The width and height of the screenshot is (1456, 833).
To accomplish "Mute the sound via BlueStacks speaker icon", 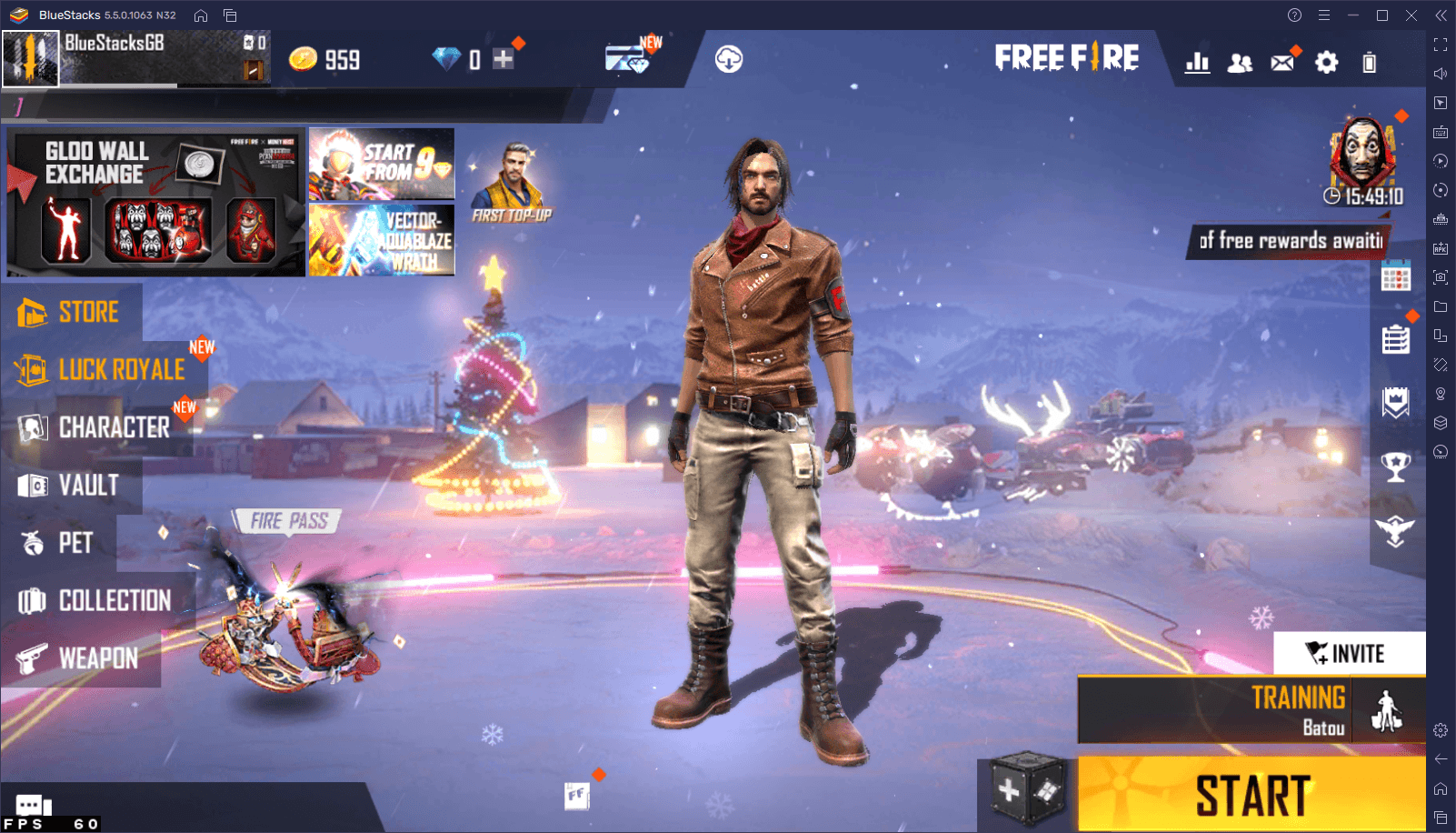I will (x=1441, y=74).
